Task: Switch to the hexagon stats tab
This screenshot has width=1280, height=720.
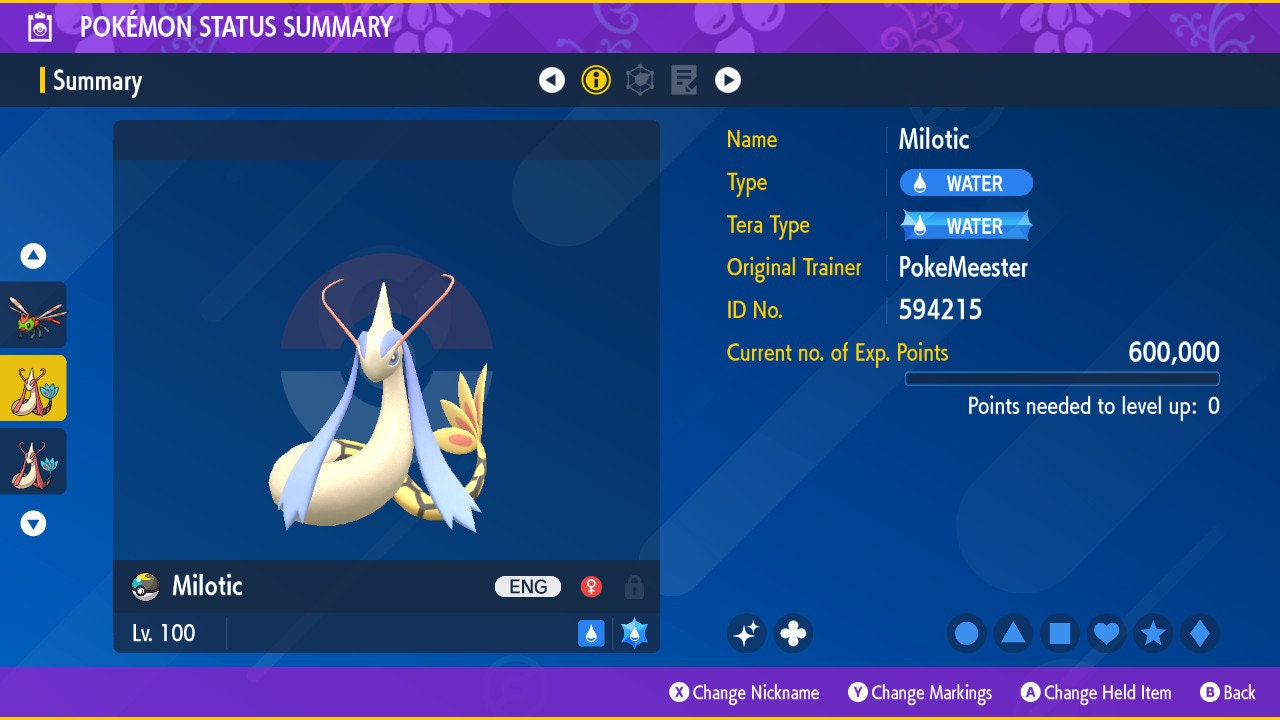Action: 640,80
